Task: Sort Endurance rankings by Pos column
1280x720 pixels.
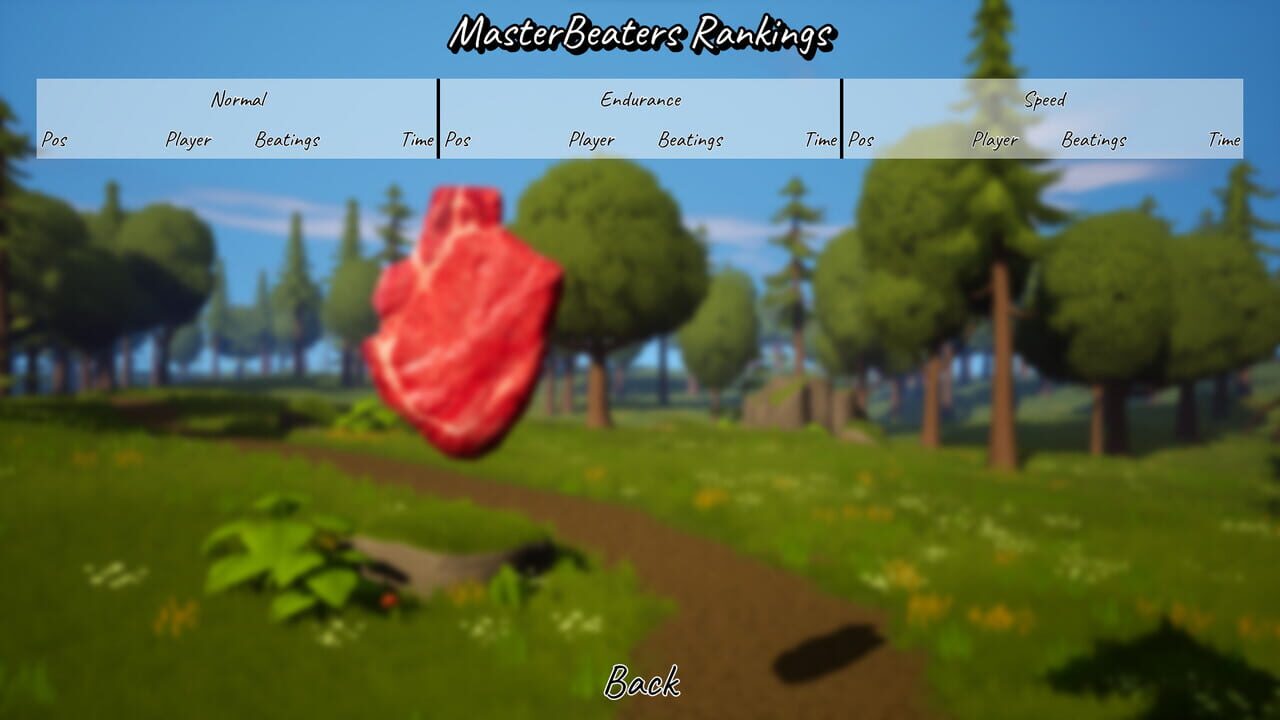Action: point(456,141)
